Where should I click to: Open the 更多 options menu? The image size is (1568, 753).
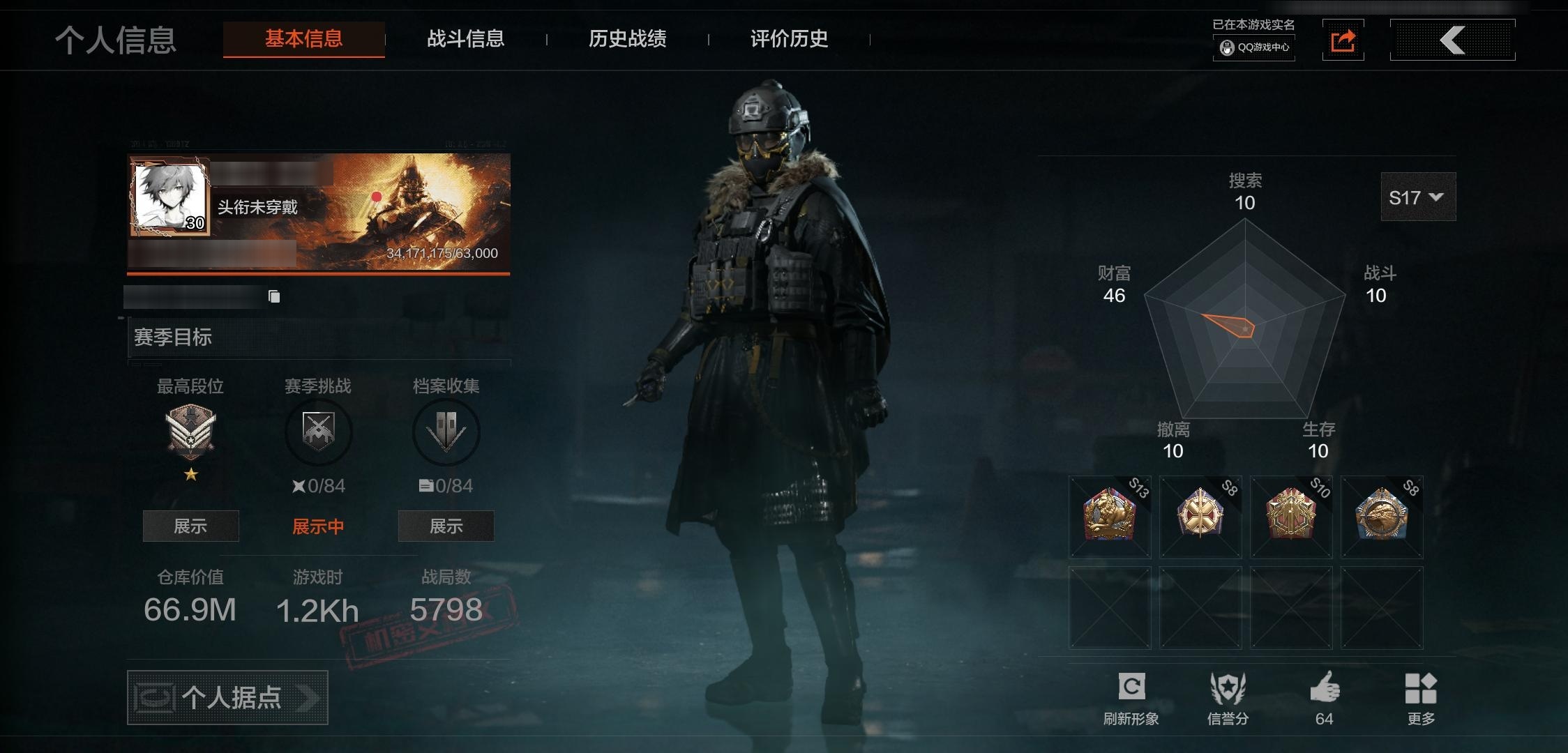tap(1420, 697)
